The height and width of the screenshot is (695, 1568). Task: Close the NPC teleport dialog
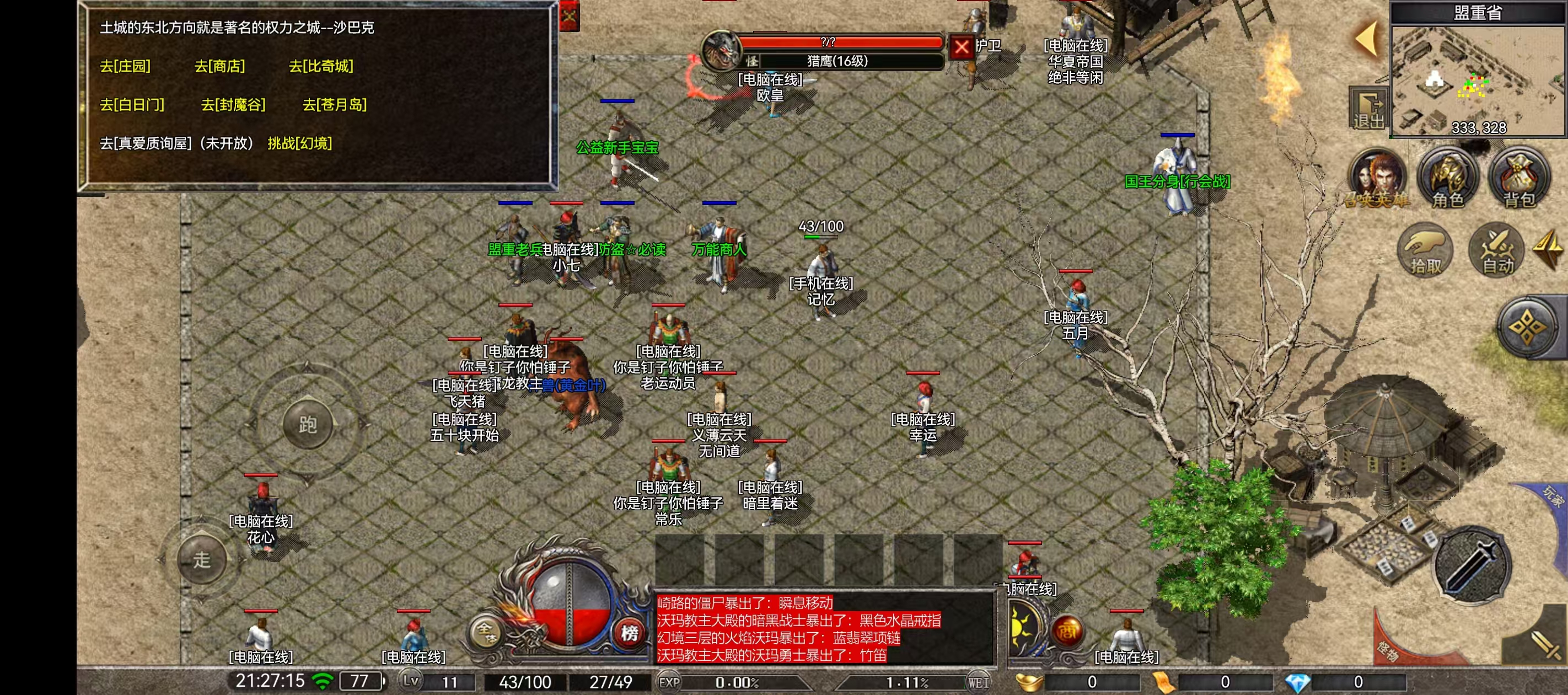pos(570,16)
